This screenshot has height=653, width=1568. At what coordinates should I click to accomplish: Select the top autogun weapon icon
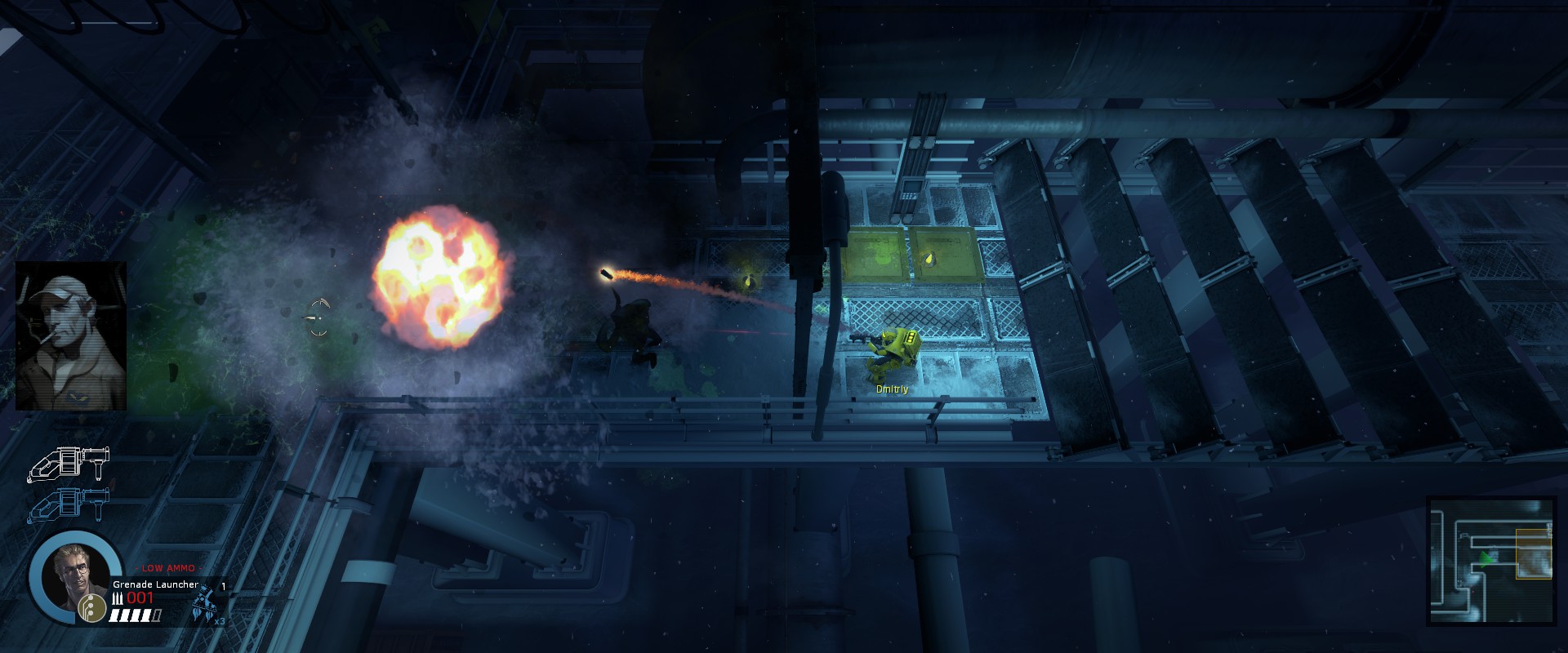69,464
